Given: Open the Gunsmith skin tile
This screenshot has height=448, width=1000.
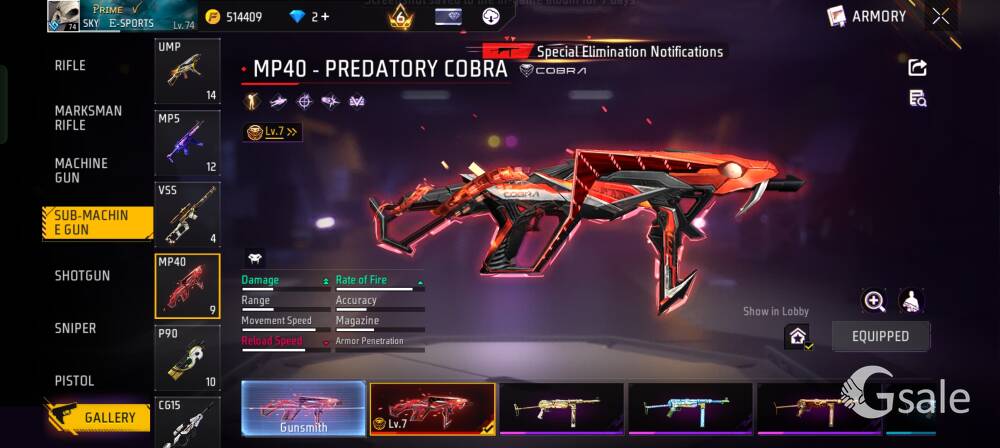Looking at the screenshot, I should pyautogui.click(x=303, y=408).
